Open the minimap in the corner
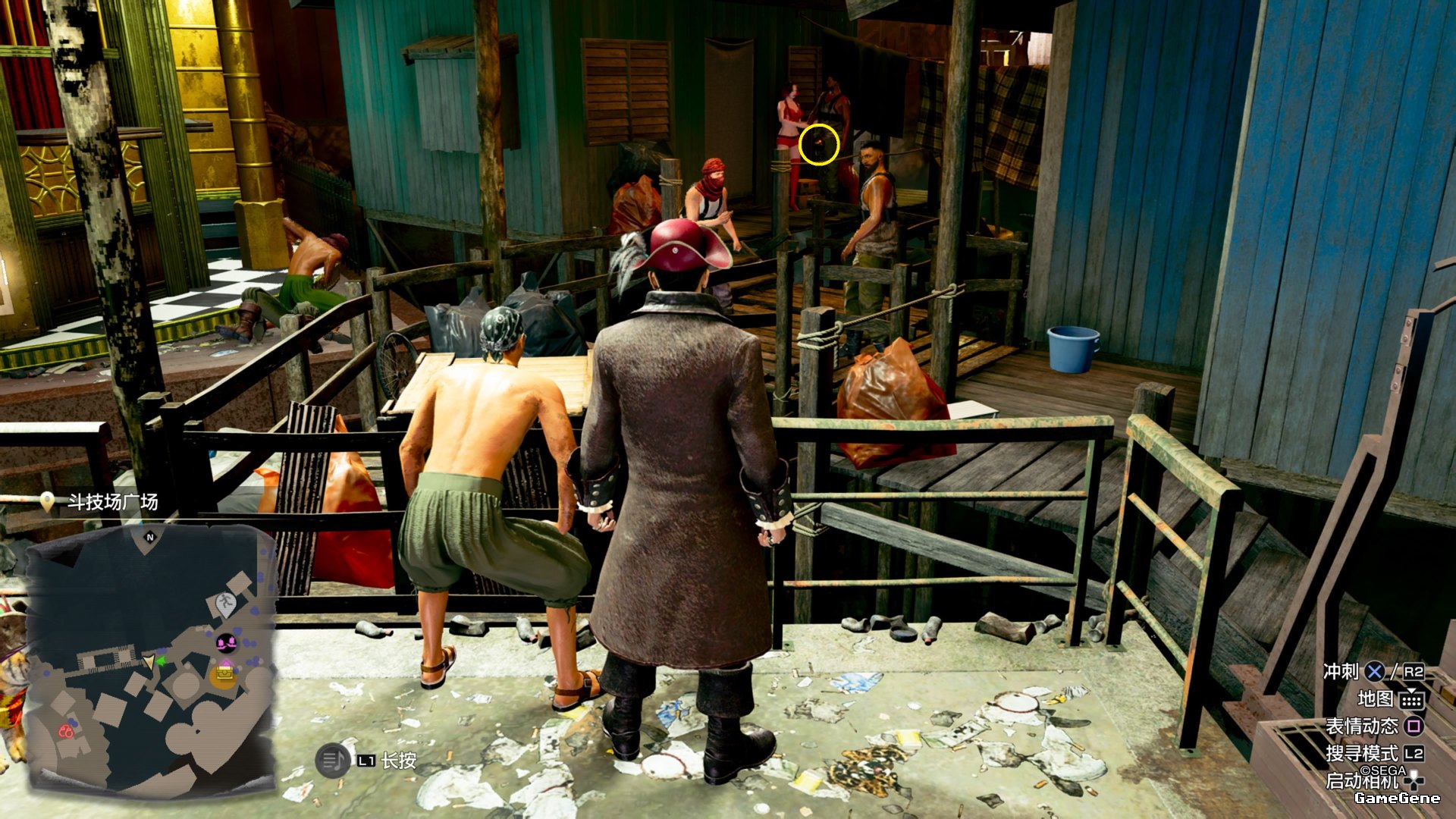 click(152, 660)
